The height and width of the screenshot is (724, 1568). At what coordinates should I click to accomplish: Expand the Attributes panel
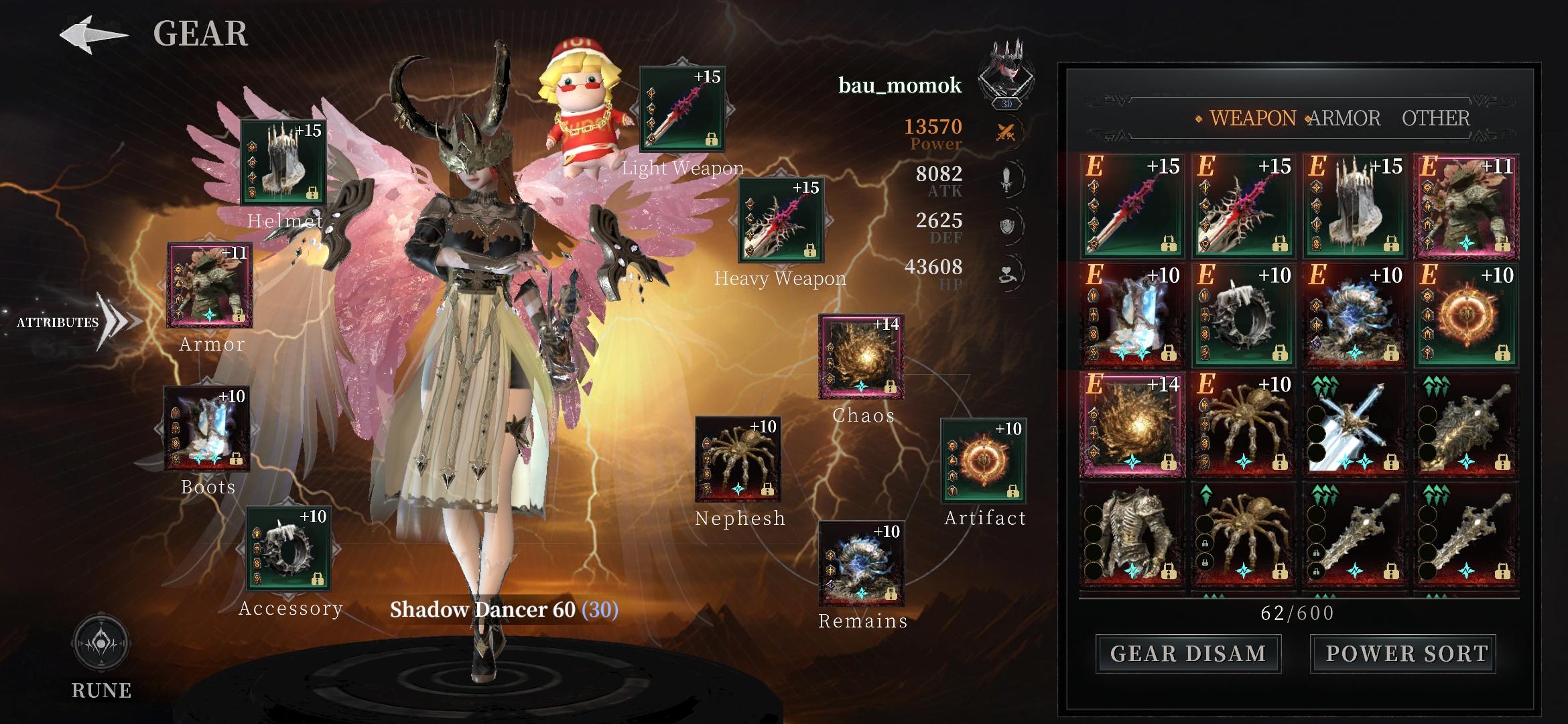tap(74, 322)
